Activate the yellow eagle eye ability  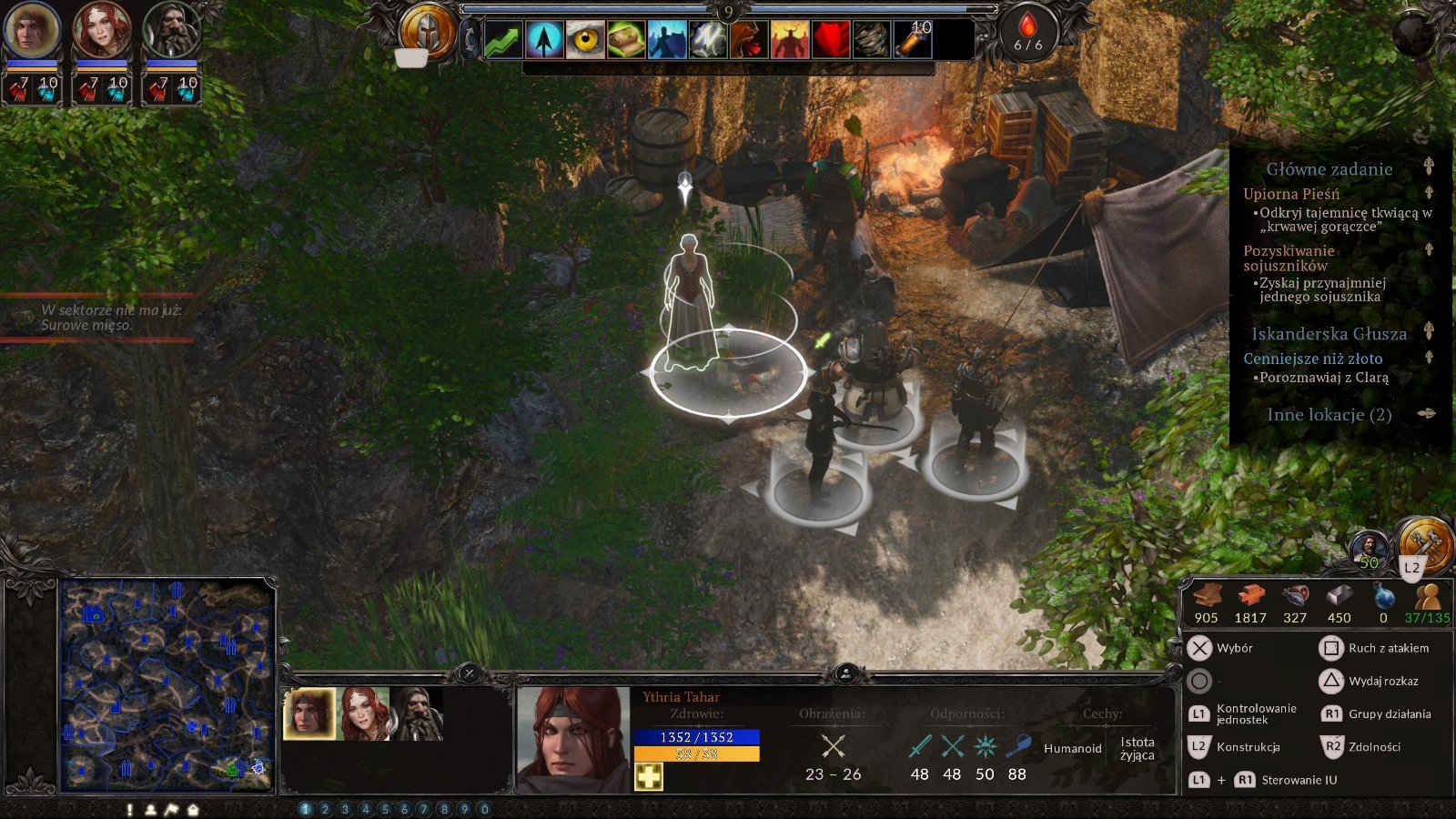pyautogui.click(x=585, y=40)
